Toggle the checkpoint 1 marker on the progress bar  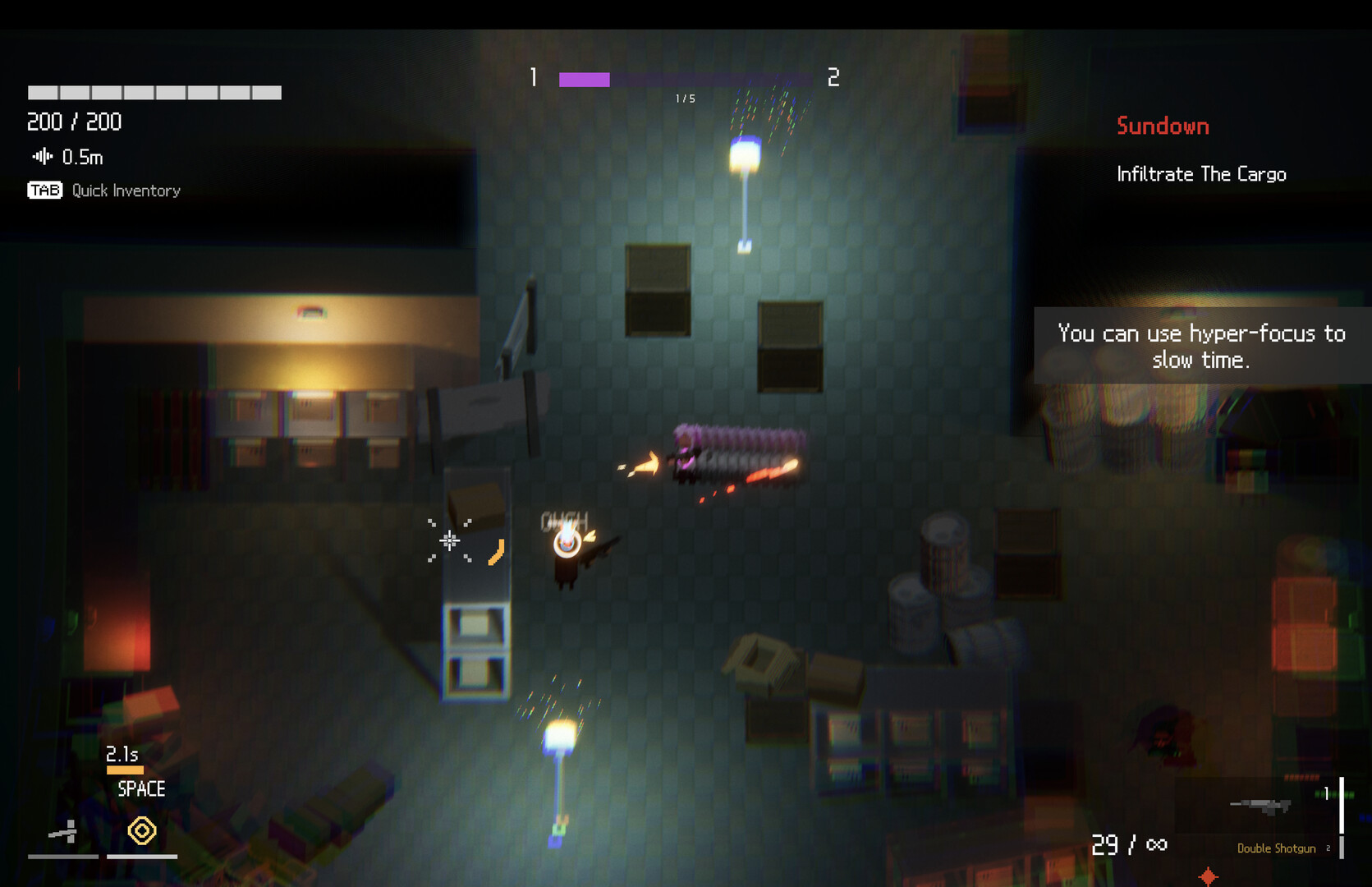click(x=532, y=79)
